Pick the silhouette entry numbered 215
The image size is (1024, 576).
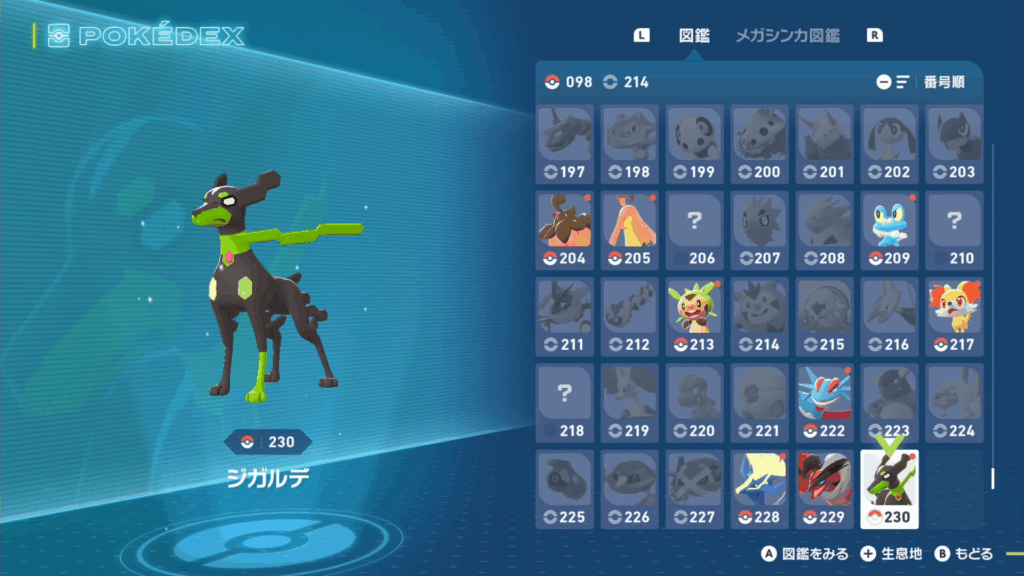point(824,317)
